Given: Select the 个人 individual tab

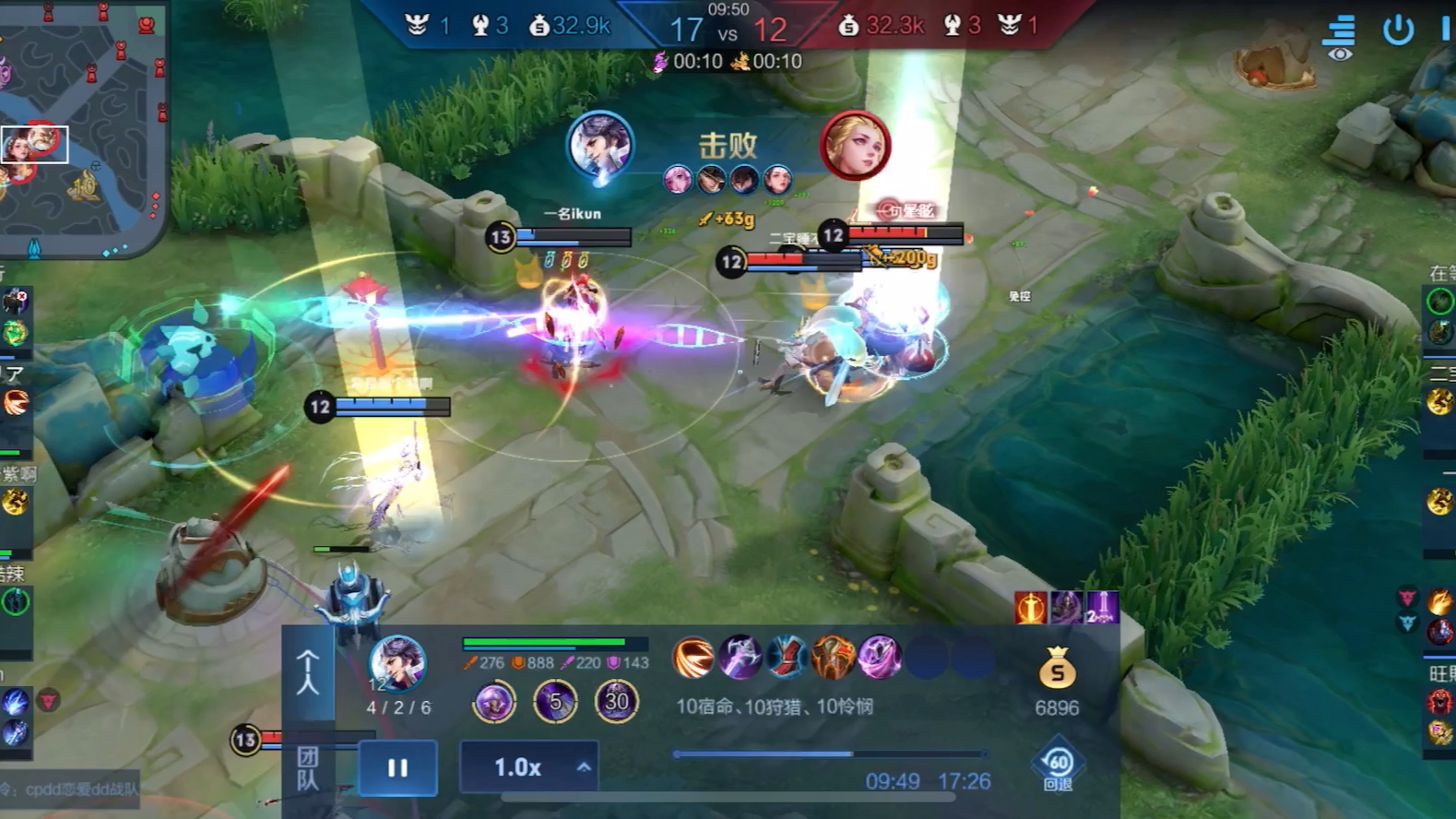Looking at the screenshot, I should (308, 671).
